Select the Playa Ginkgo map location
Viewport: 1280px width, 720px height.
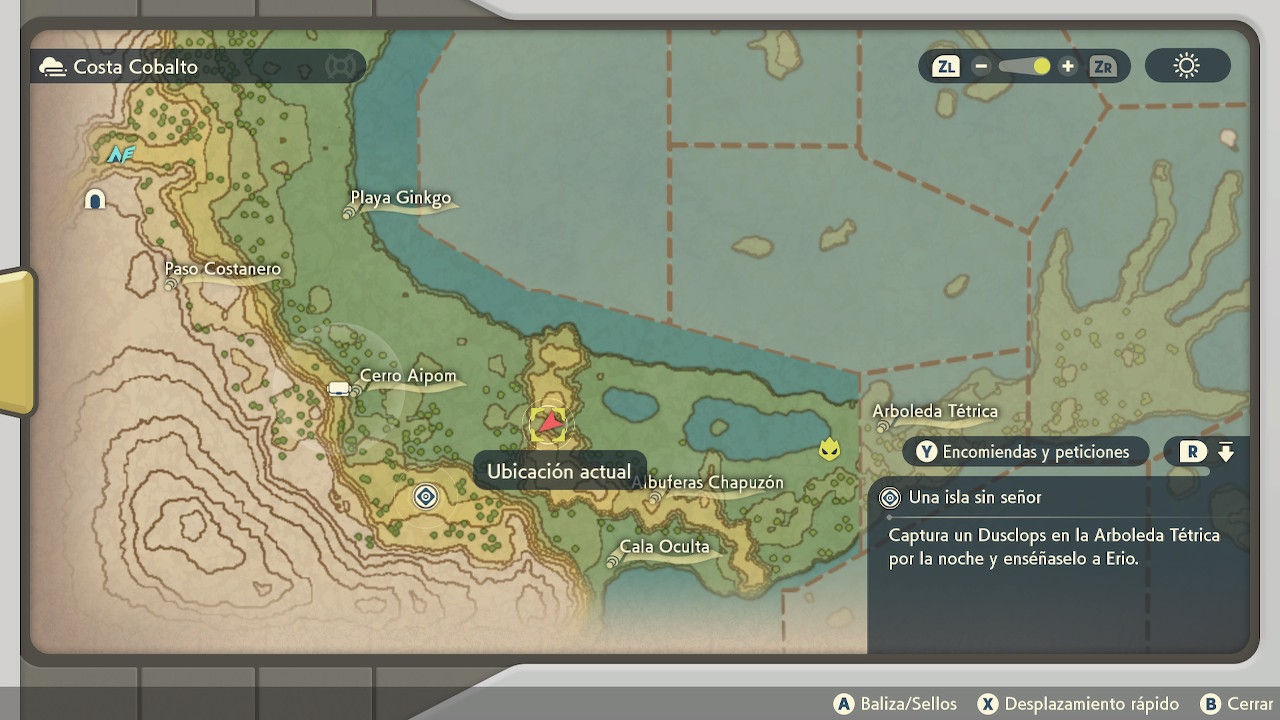(401, 198)
